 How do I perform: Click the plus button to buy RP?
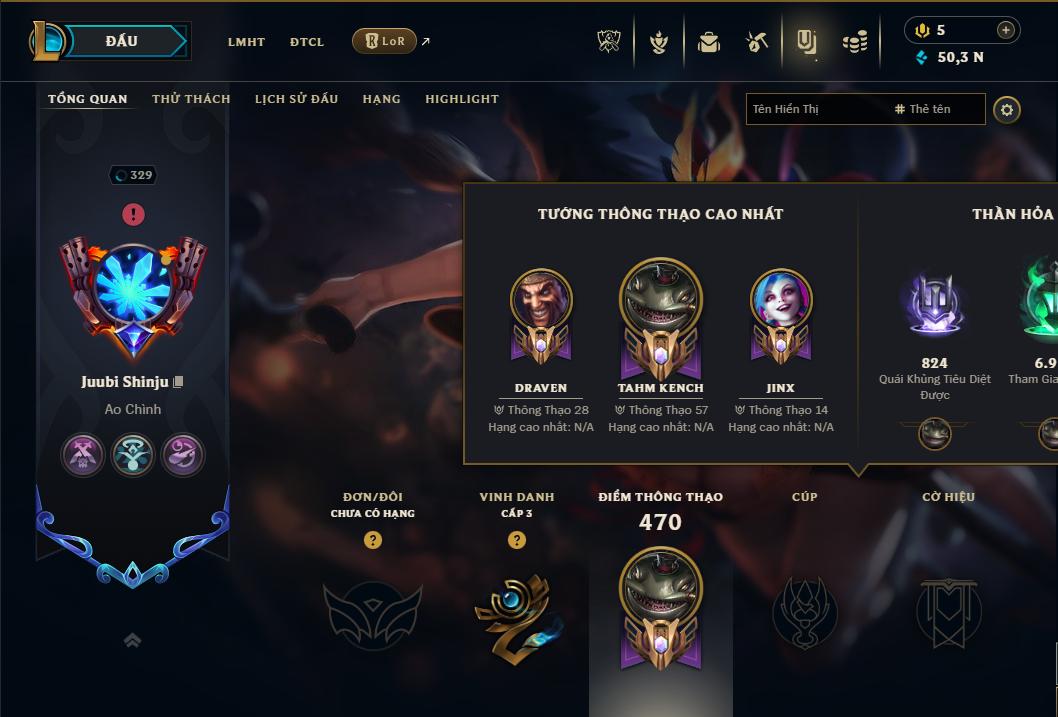[x=1005, y=30]
